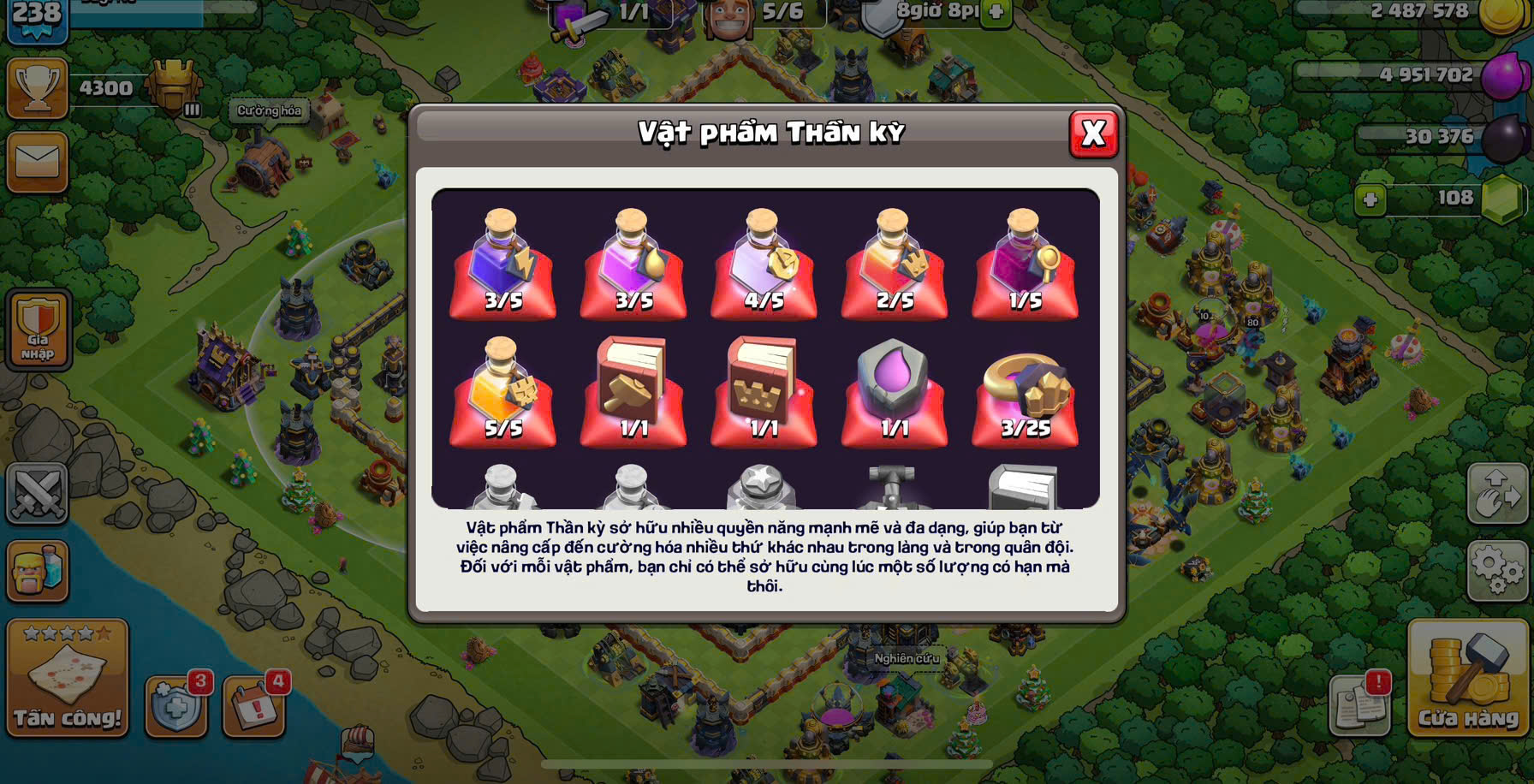Choose the elixir rune stone item
Screen dimensions: 1534x784
pyautogui.click(x=894, y=392)
